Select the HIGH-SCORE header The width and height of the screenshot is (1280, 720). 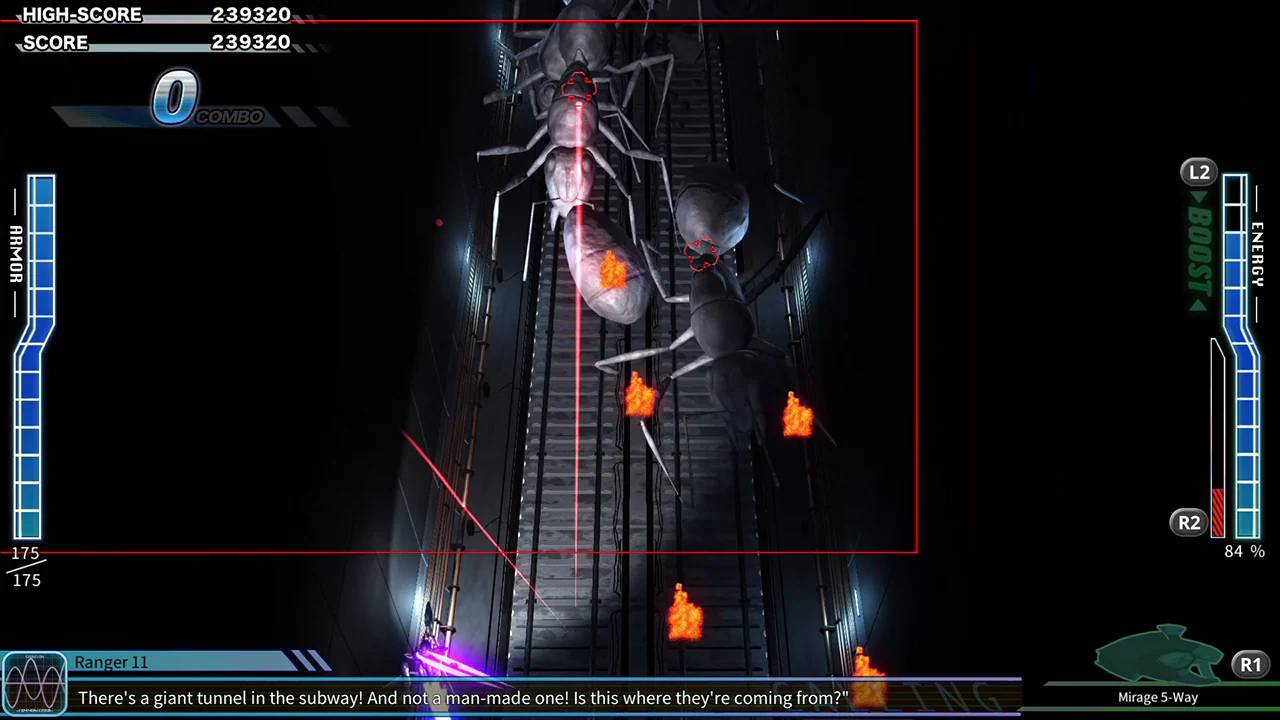click(x=81, y=14)
